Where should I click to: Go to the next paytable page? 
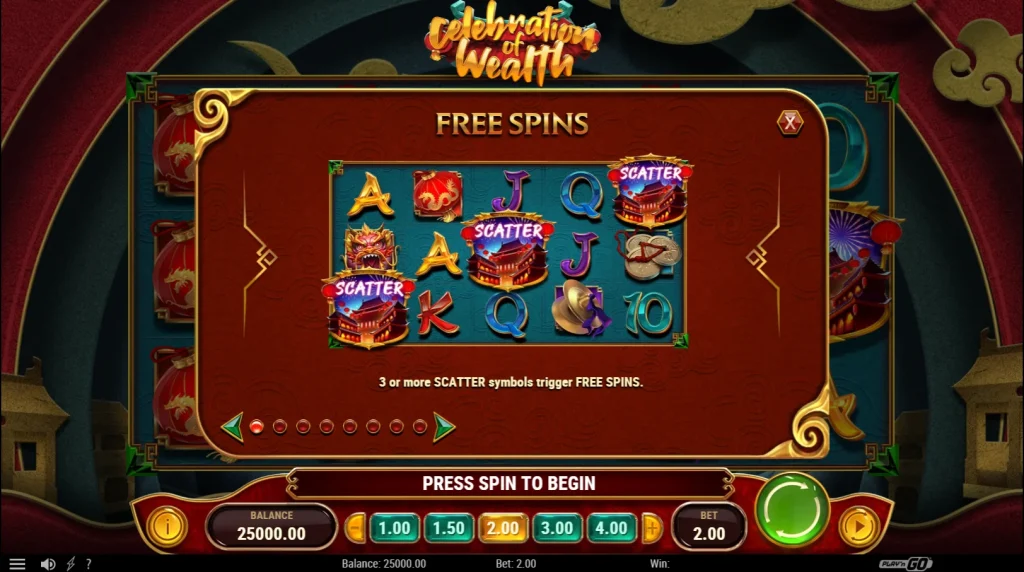pyautogui.click(x=444, y=427)
